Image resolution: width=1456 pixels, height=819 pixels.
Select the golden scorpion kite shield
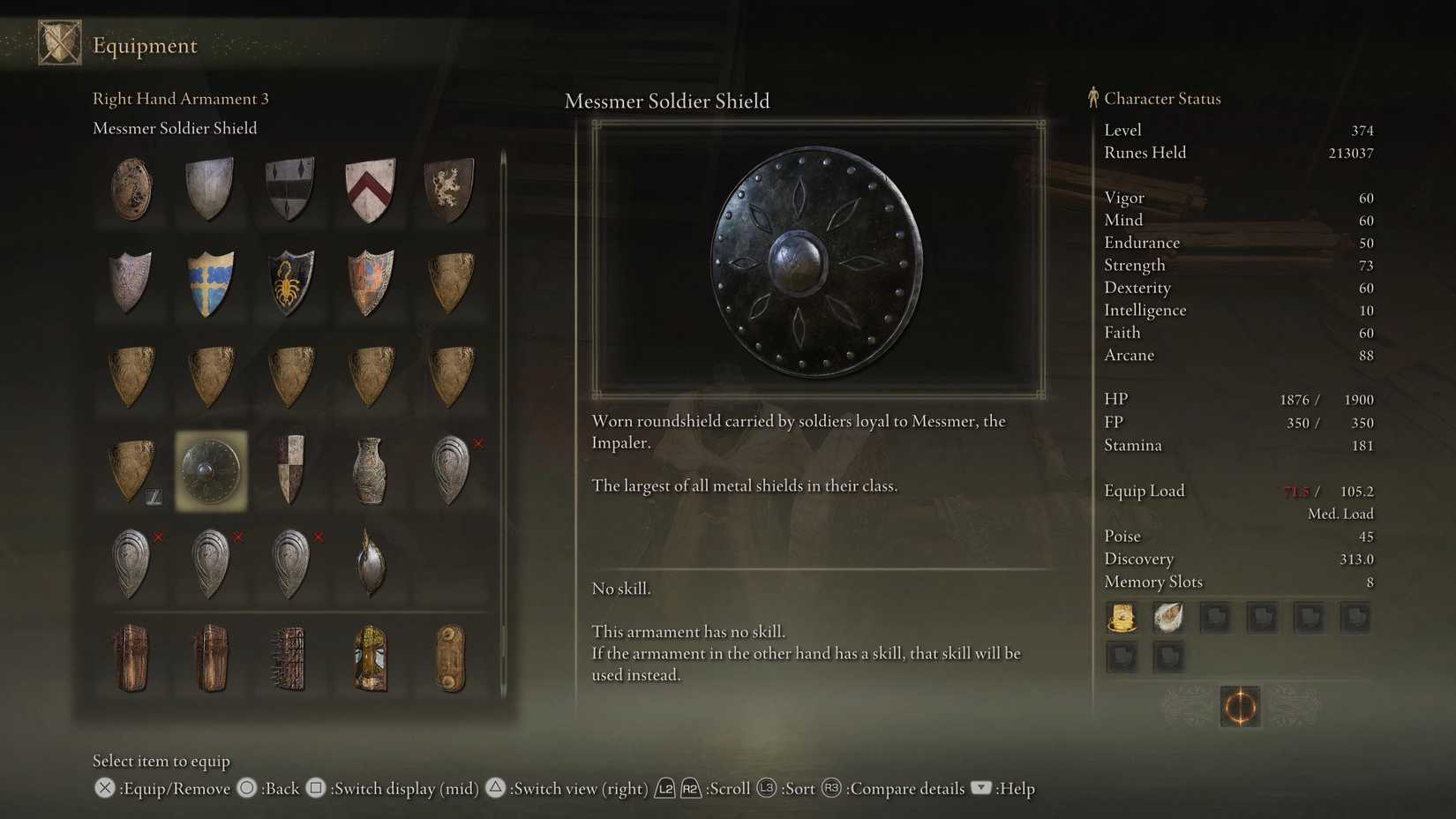[x=289, y=282]
